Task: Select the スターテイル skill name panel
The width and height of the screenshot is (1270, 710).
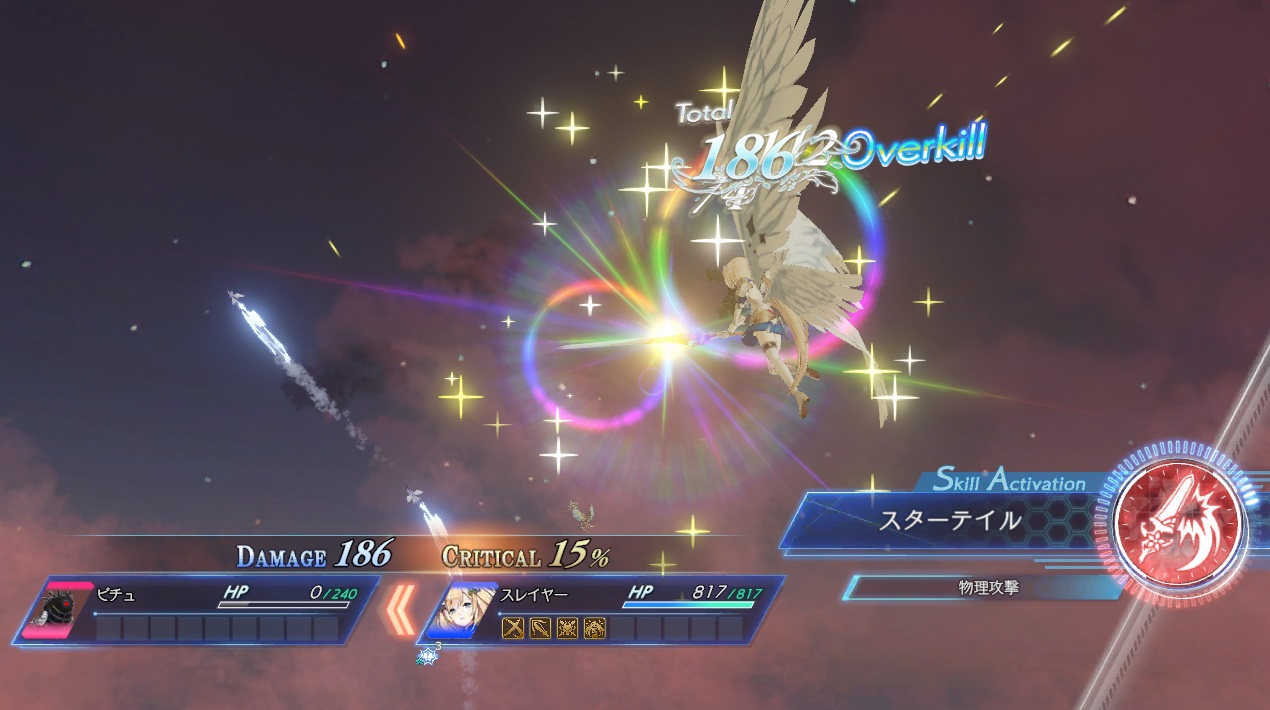Action: (950, 521)
